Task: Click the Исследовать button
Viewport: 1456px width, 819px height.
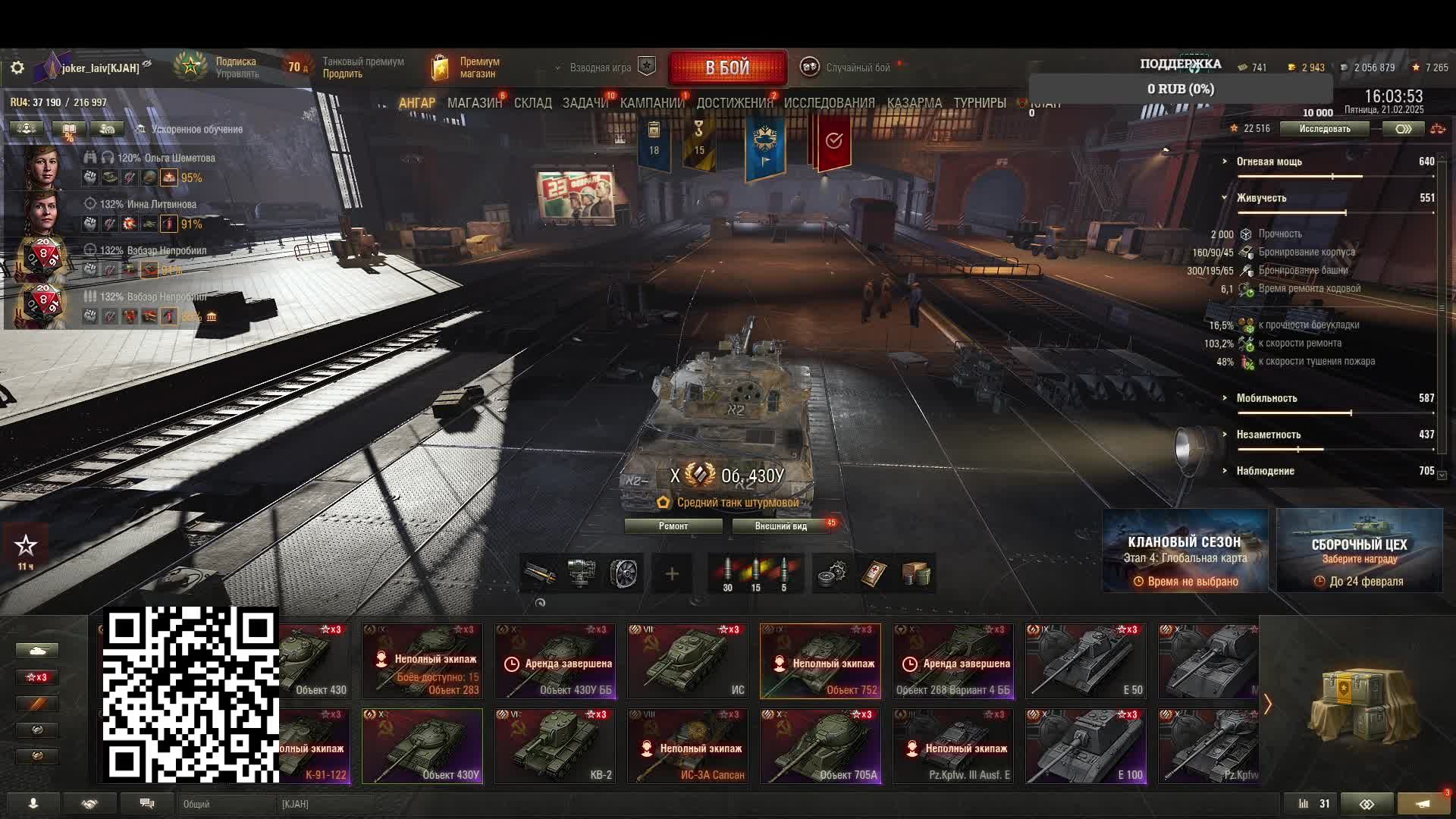Action: pos(1324,129)
